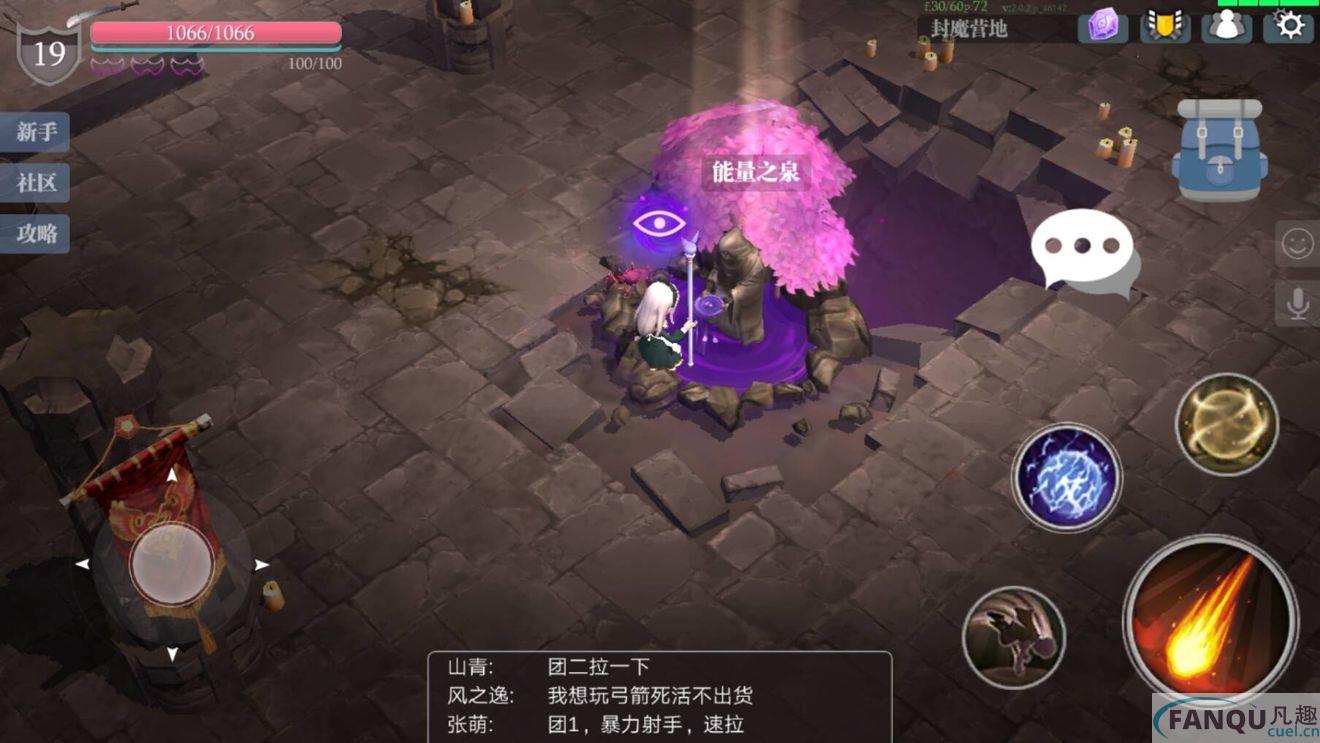Click the 能量之泉 fountain label
The width and height of the screenshot is (1320, 743).
coord(757,171)
